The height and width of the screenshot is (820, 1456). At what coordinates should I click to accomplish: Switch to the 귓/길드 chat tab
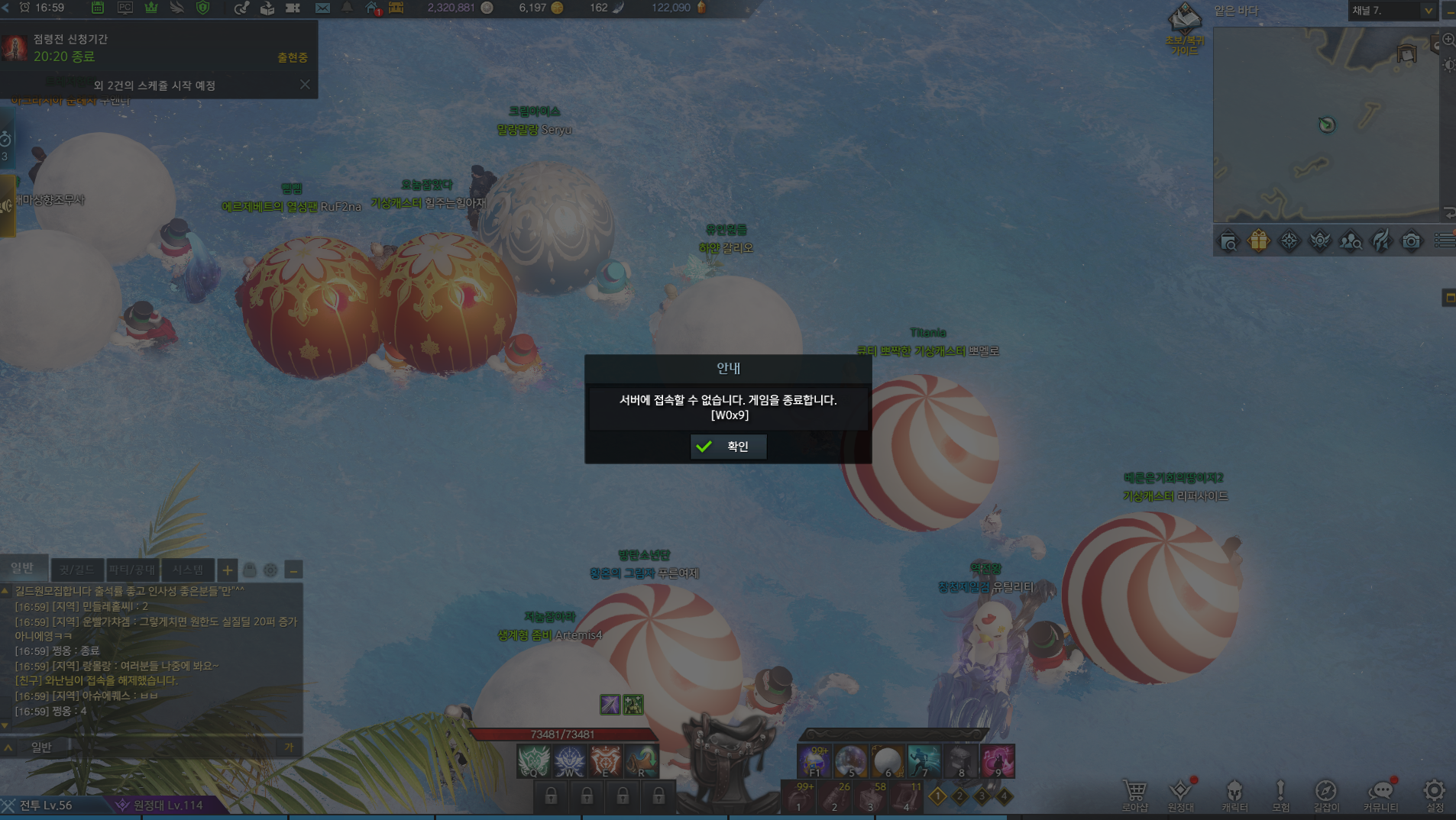pyautogui.click(x=76, y=570)
